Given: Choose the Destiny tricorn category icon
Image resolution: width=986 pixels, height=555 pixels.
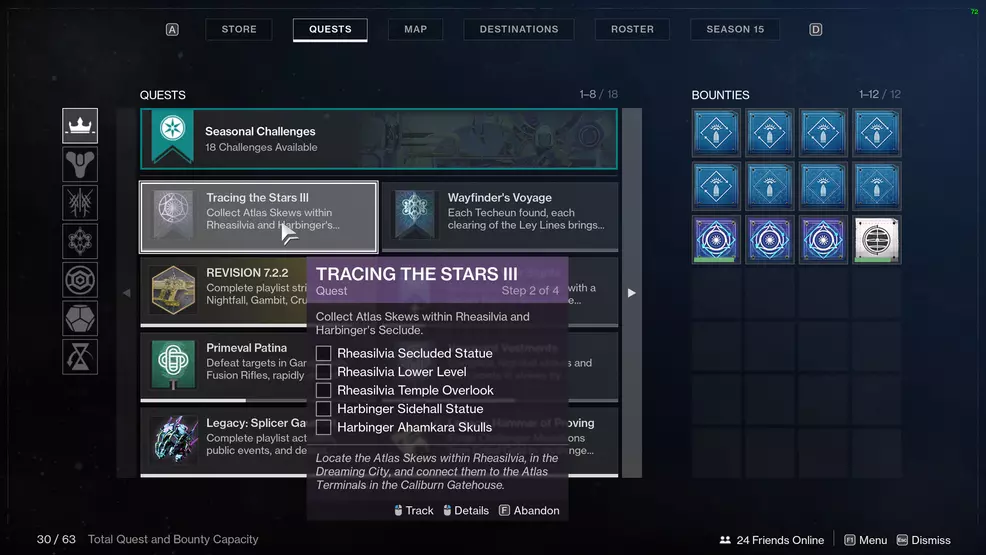Looking at the screenshot, I should click(x=80, y=164).
